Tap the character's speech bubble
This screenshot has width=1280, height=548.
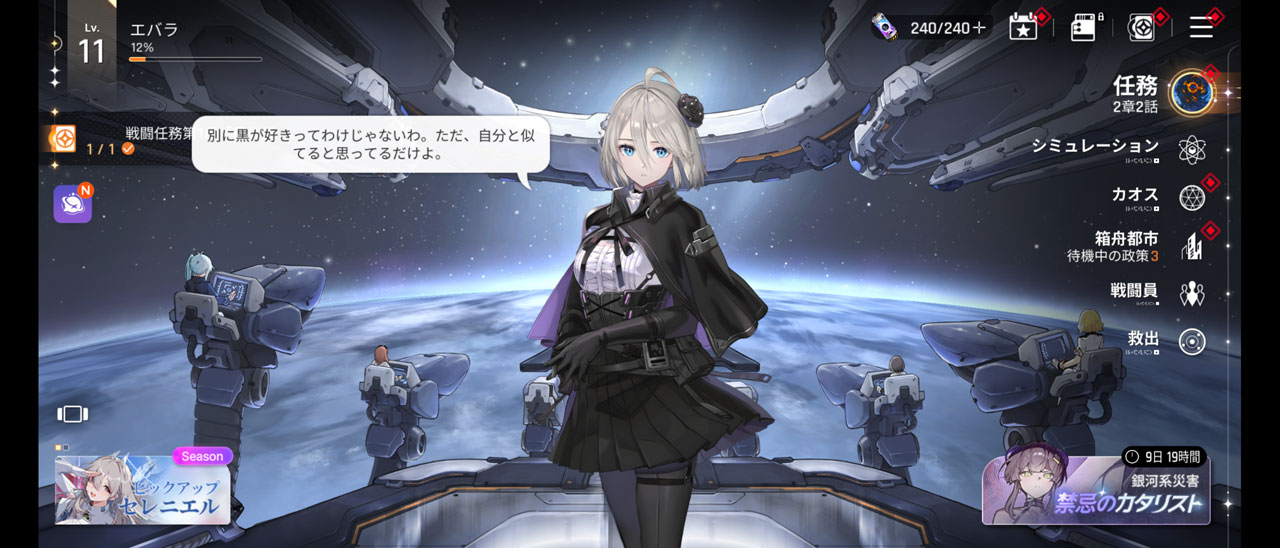pyautogui.click(x=370, y=145)
